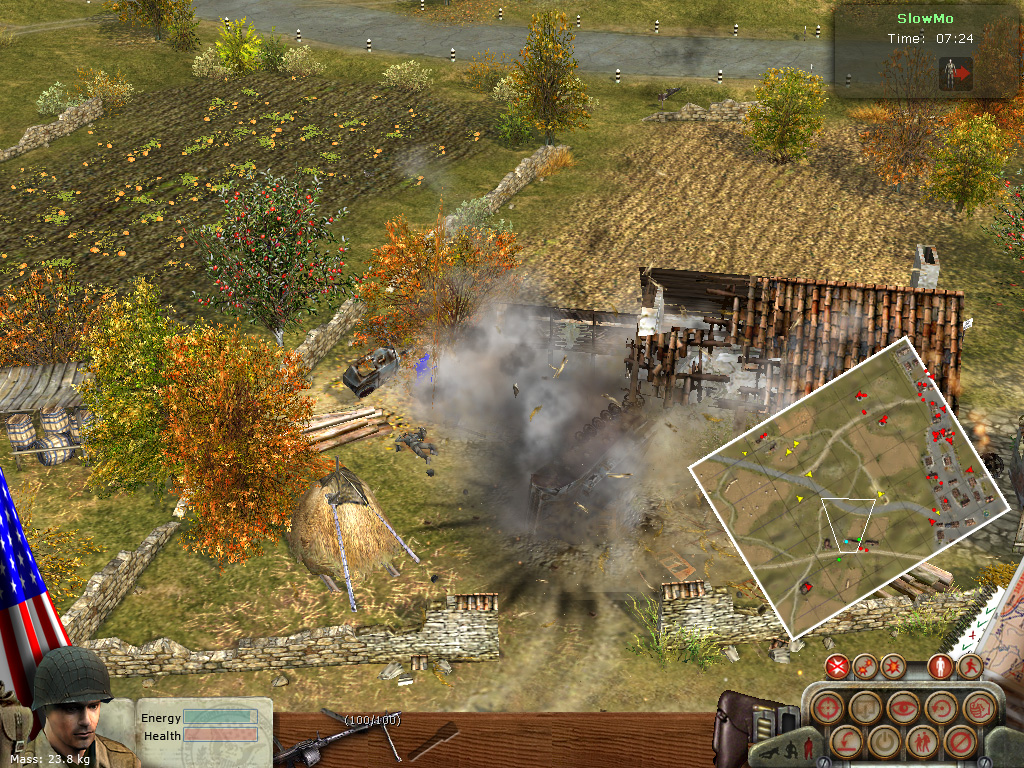The height and width of the screenshot is (768, 1024).
Task: Choose the single explosion fire mode
Action: click(x=893, y=667)
